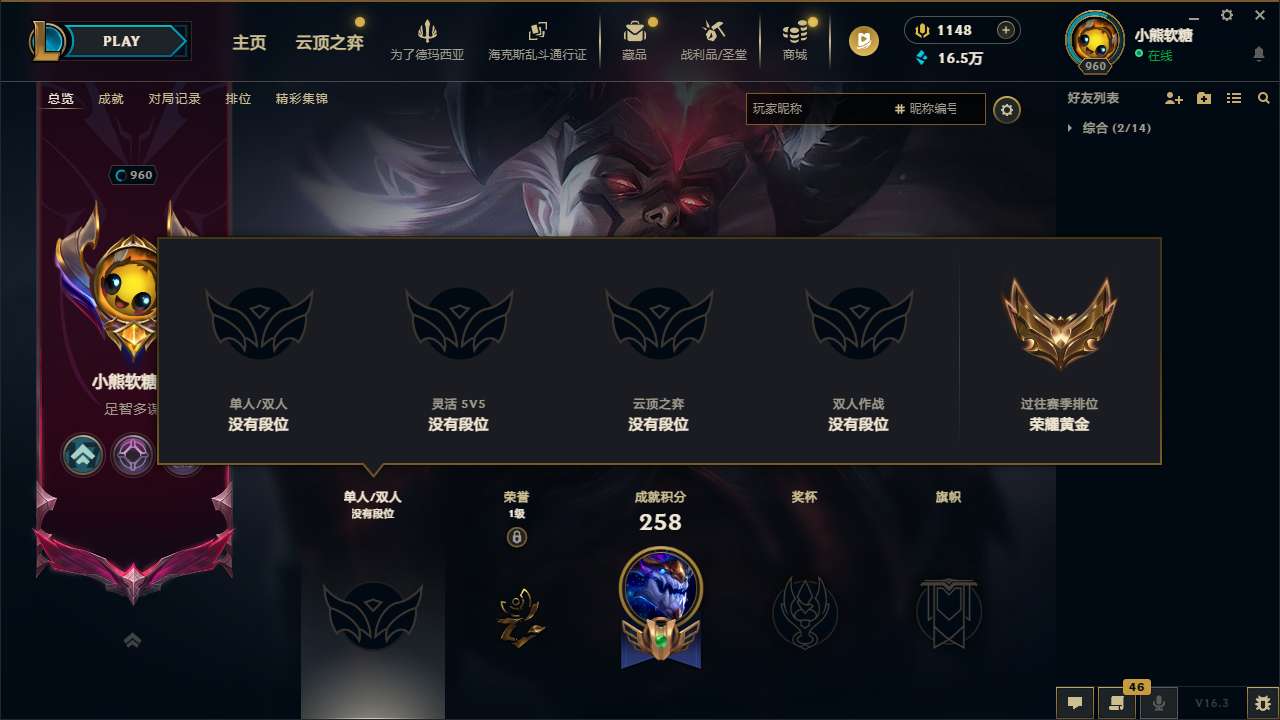Viewport: 1280px width, 720px height.
Task: Expand the 综合 (2/14) friend group
Action: [1115, 128]
